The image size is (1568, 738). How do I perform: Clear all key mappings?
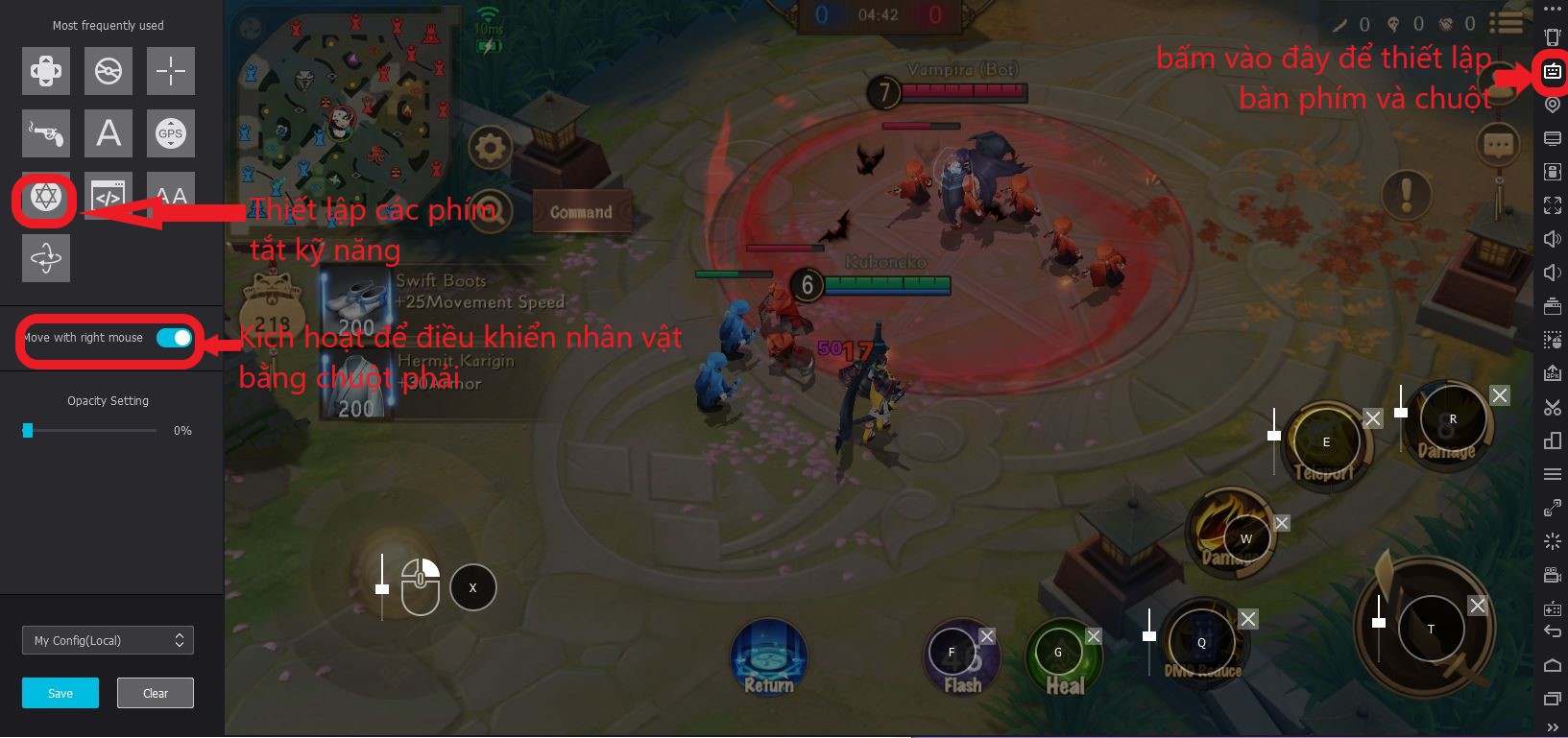tap(155, 693)
